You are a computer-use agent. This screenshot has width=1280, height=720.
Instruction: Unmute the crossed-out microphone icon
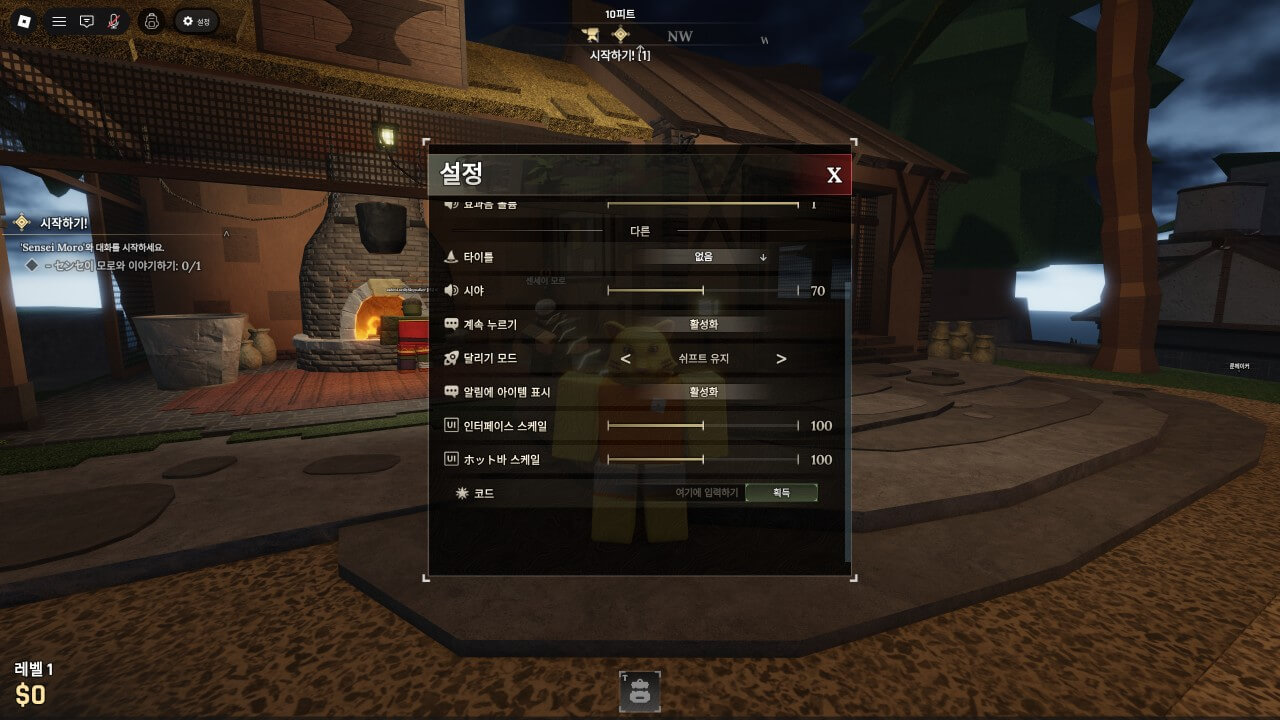pyautogui.click(x=114, y=21)
